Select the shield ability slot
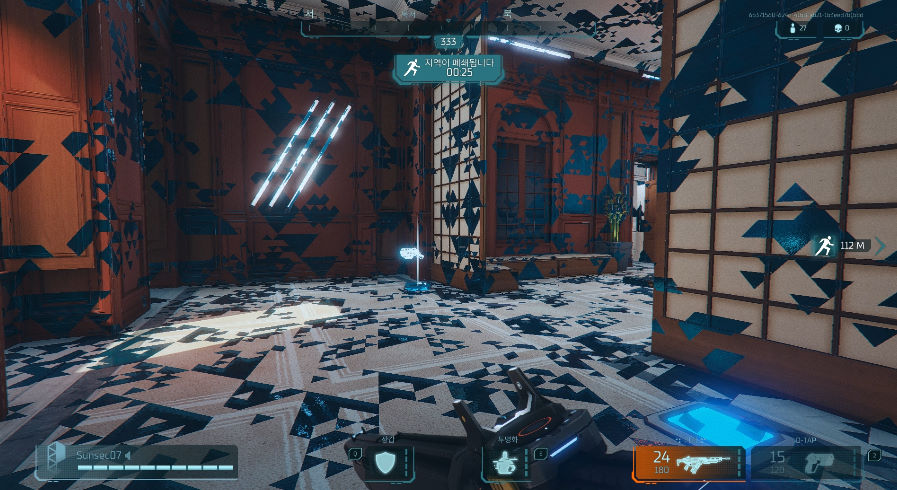 385,461
